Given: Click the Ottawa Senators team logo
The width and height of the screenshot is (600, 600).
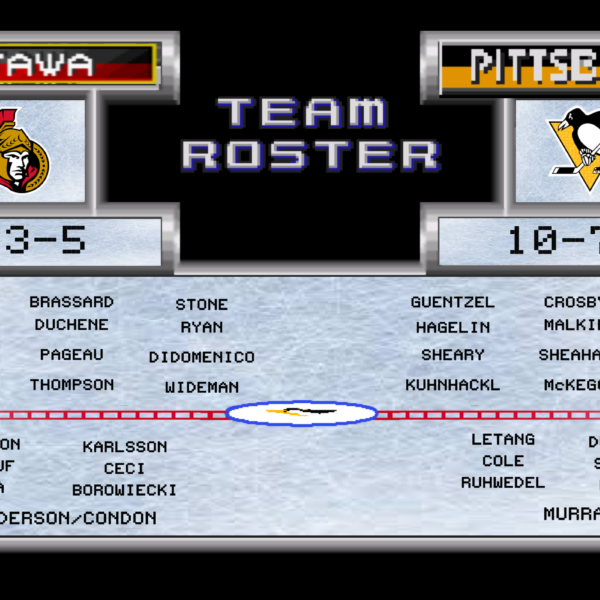Looking at the screenshot, I should [x=22, y=150].
